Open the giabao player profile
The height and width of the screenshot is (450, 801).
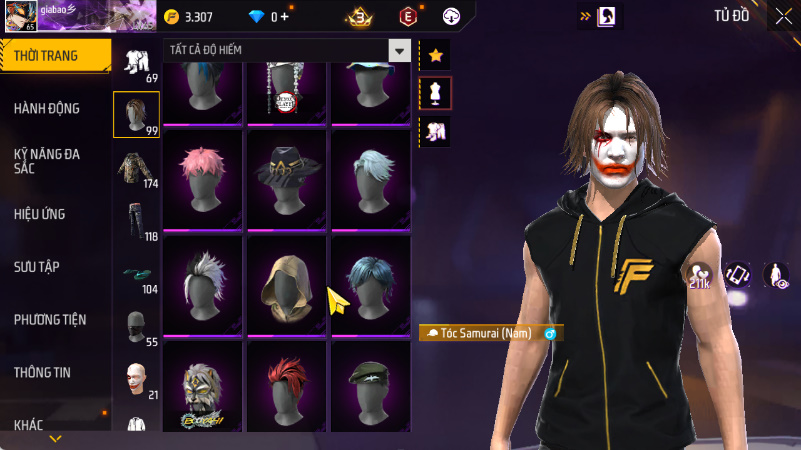pyautogui.click(x=78, y=17)
